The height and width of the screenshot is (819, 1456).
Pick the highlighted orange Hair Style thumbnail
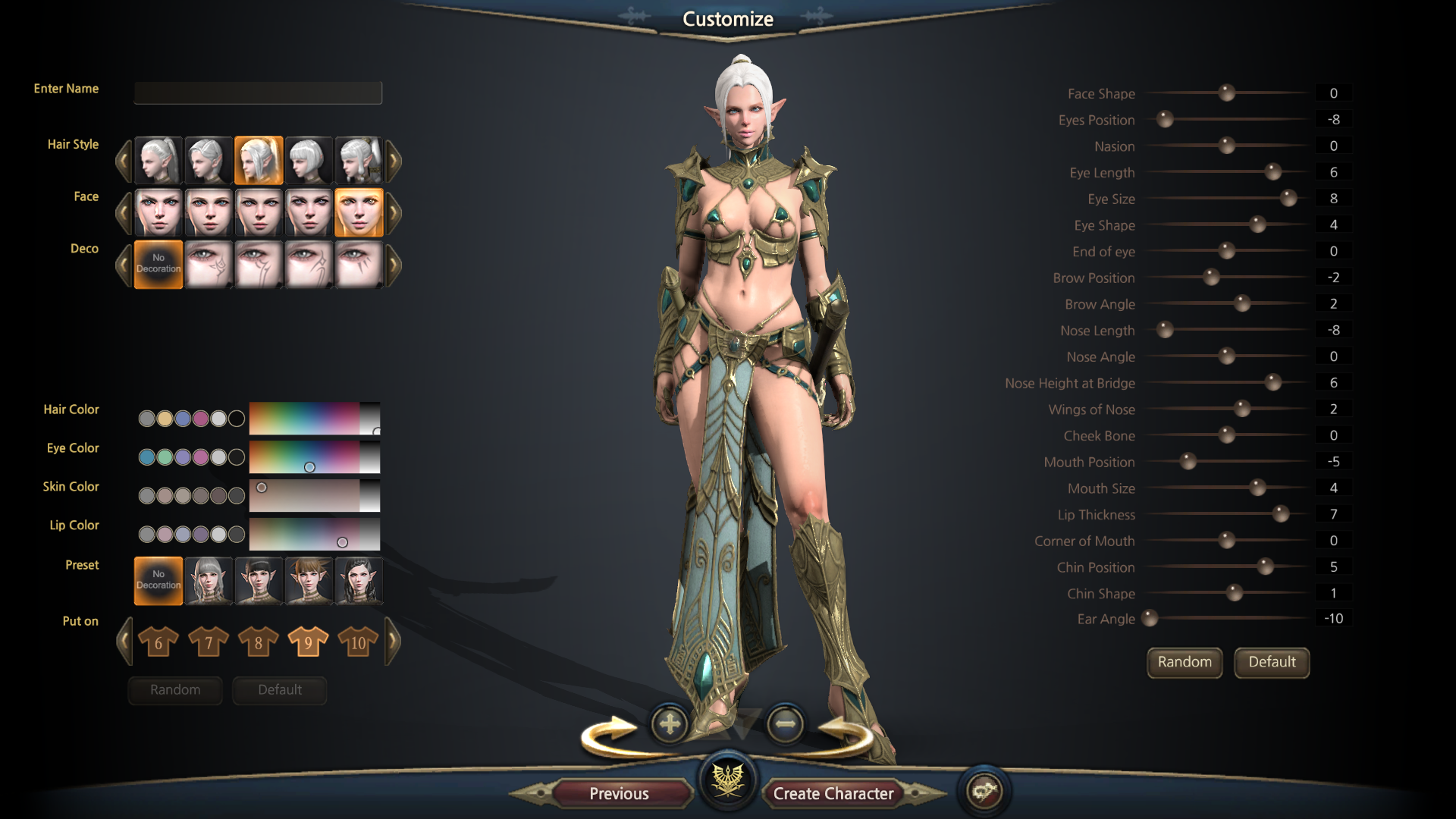point(259,160)
